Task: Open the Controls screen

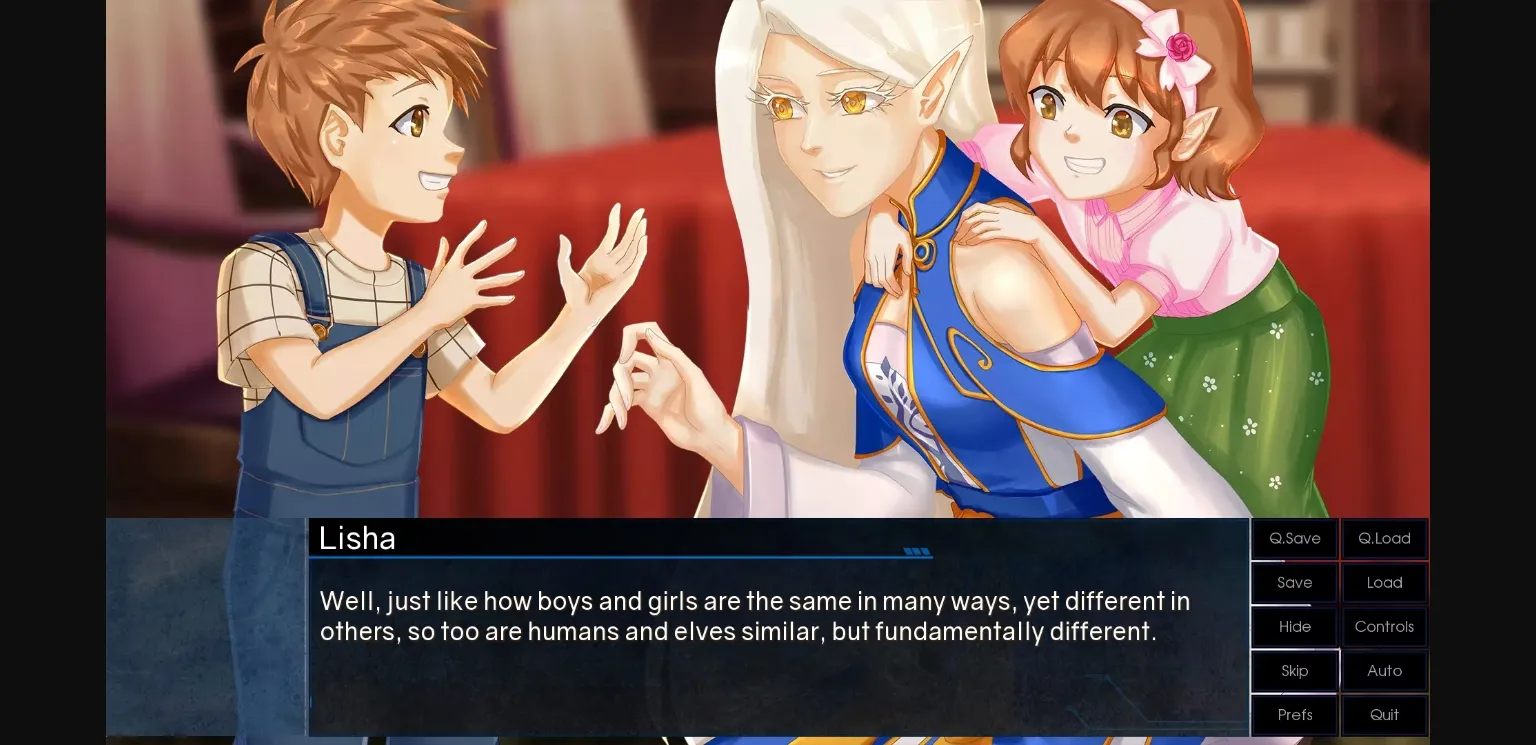Action: [1384, 626]
